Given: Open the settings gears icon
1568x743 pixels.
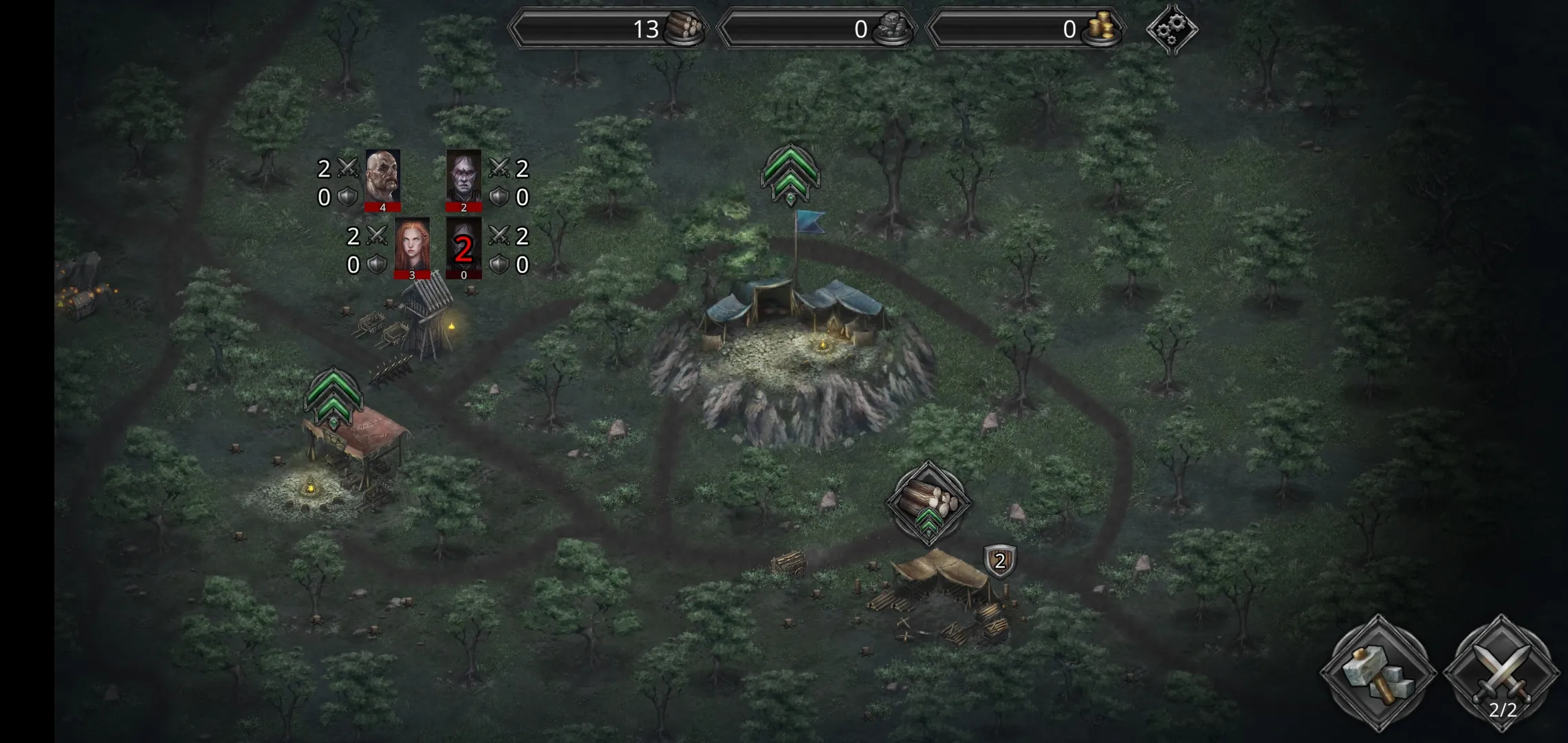Looking at the screenshot, I should click(1172, 29).
